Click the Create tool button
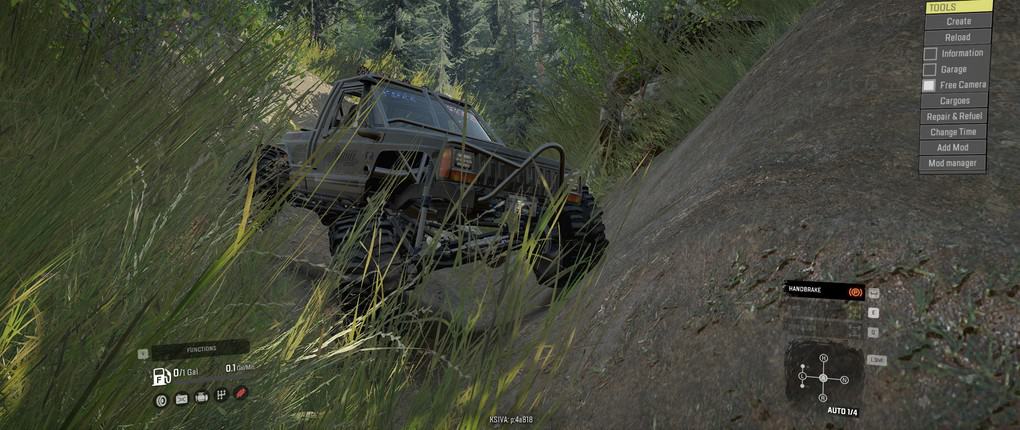 (957, 21)
